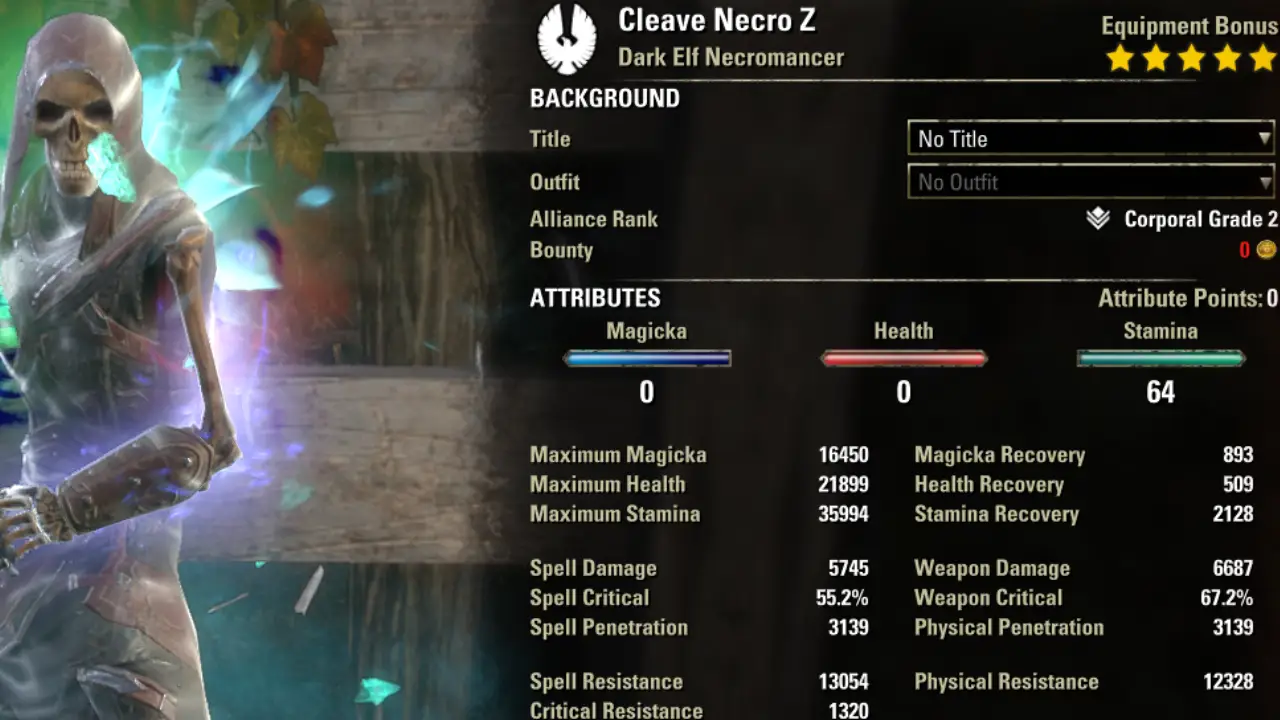Click the middle Equipment Bonus star
The image size is (1280, 720).
click(1191, 58)
